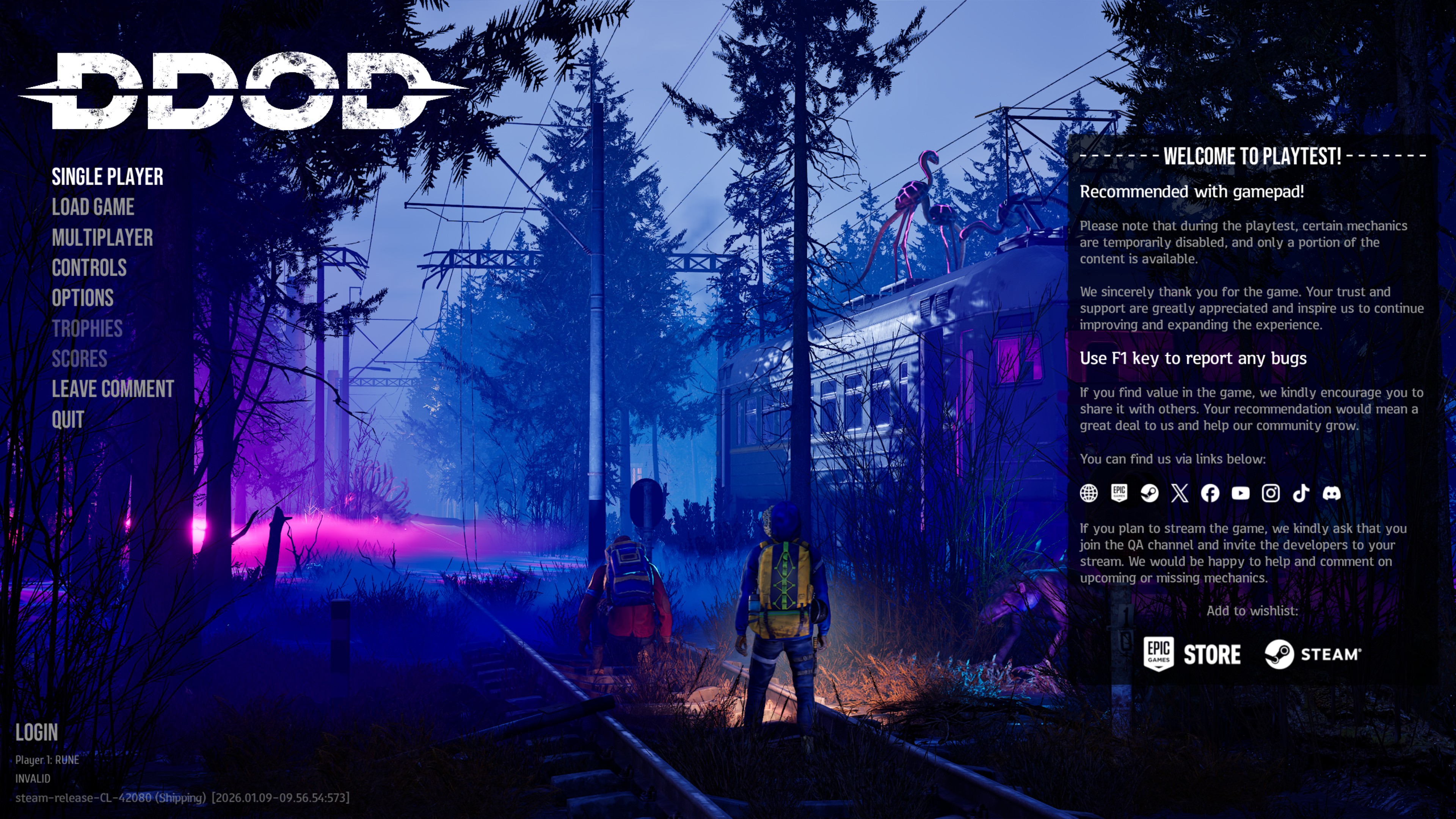Open the Instagram icon link

1271,493
